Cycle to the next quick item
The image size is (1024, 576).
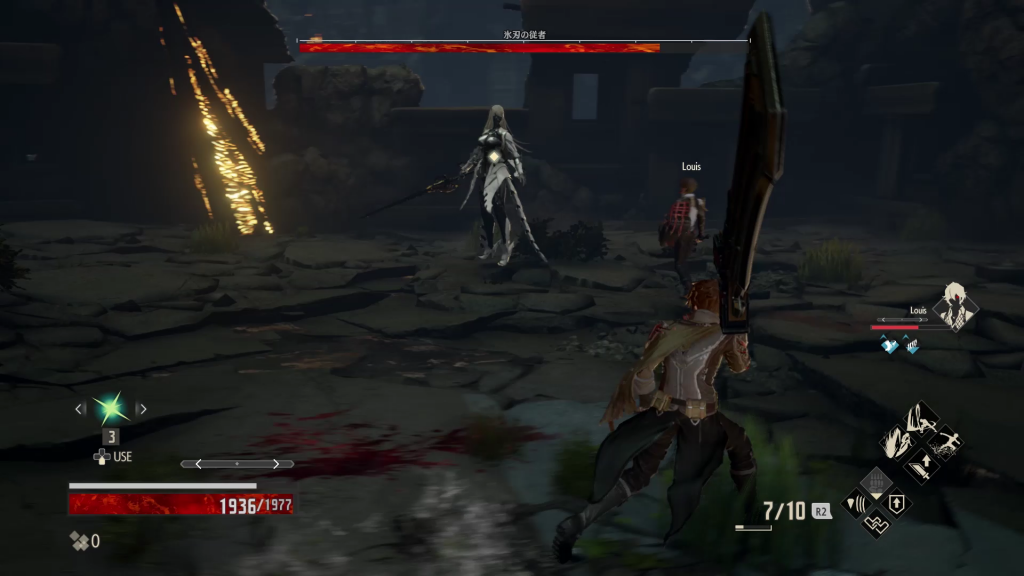pos(142,408)
